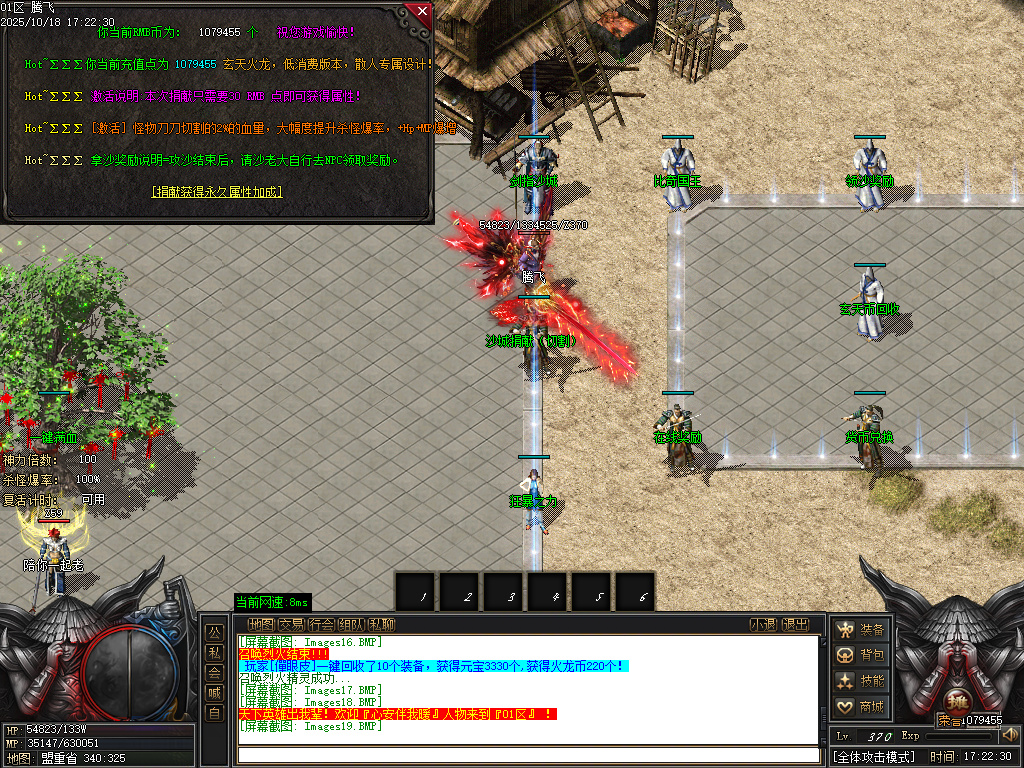Open the 行会 guild tab
Viewport: 1024px width, 768px height.
pos(321,625)
